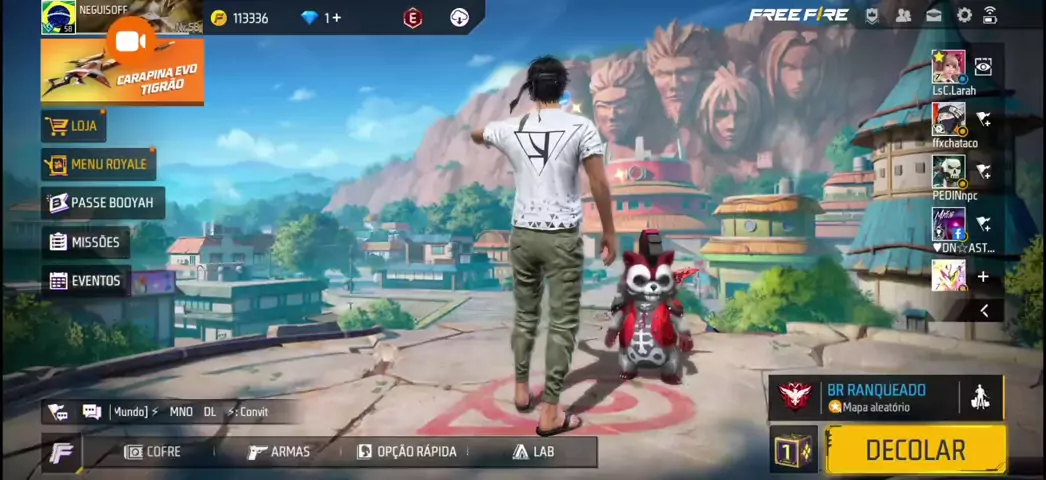Open the Passe Booyah screen
Image resolution: width=1046 pixels, height=480 pixels.
point(102,203)
